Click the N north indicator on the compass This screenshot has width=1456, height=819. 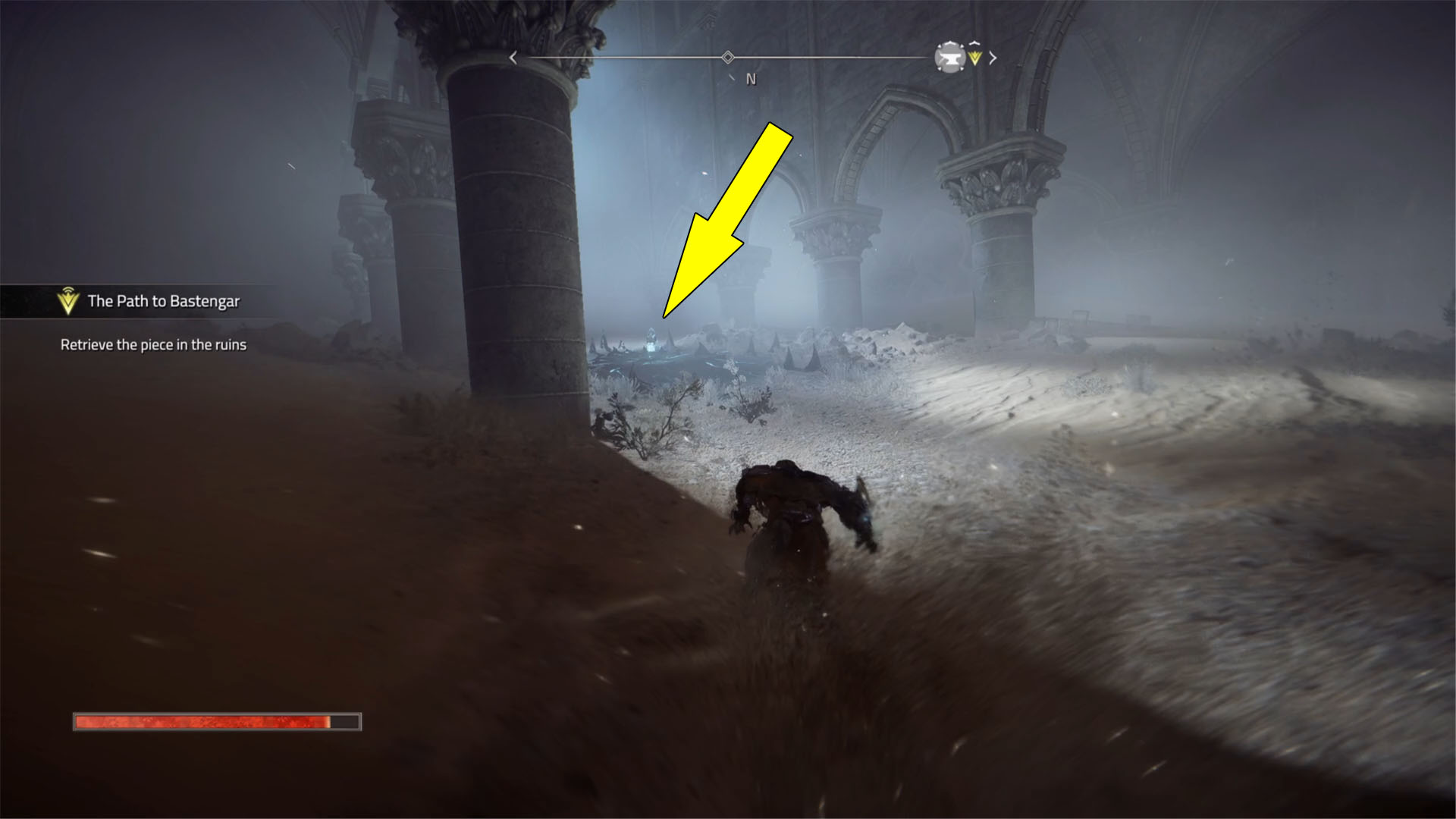pos(750,78)
